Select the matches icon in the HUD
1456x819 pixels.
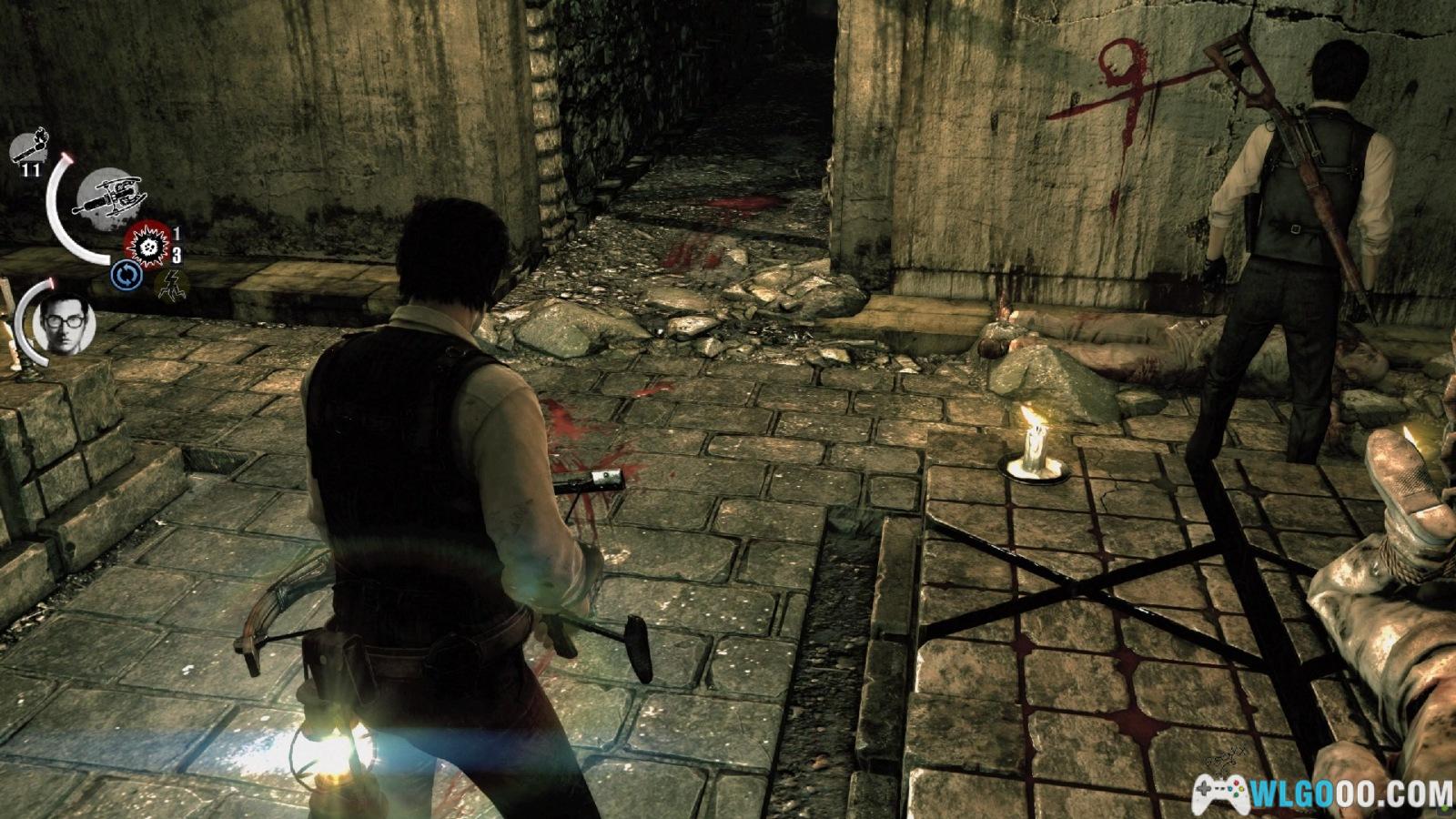point(33,146)
